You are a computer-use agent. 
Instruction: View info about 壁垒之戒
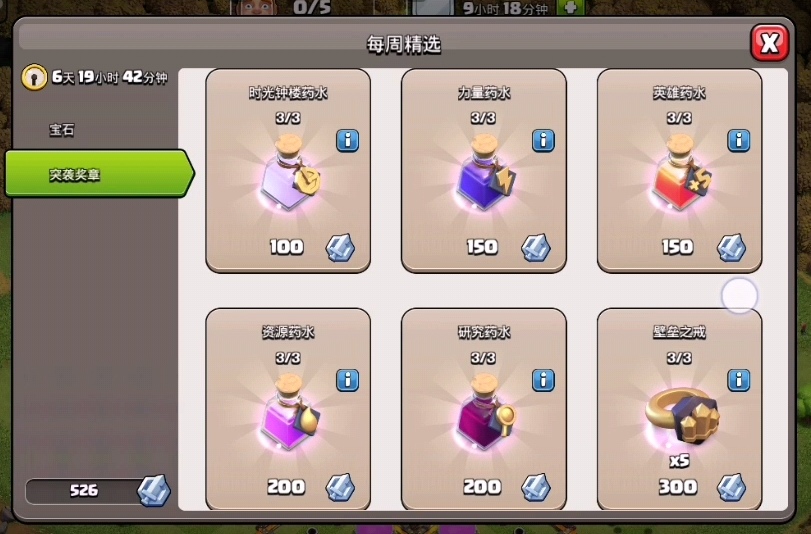click(x=739, y=380)
